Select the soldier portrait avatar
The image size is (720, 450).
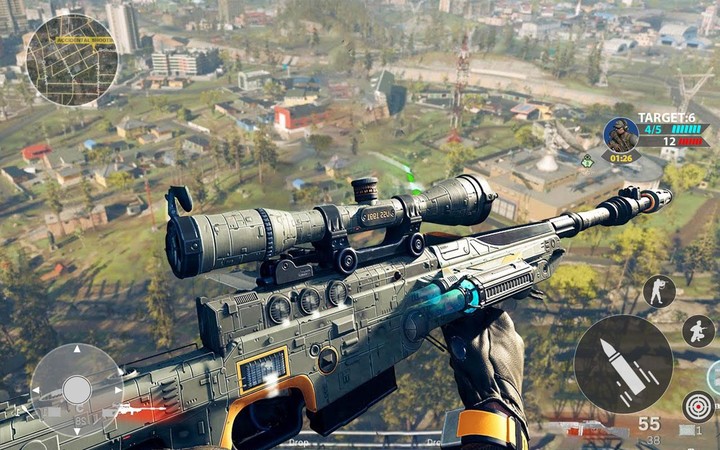coord(621,135)
